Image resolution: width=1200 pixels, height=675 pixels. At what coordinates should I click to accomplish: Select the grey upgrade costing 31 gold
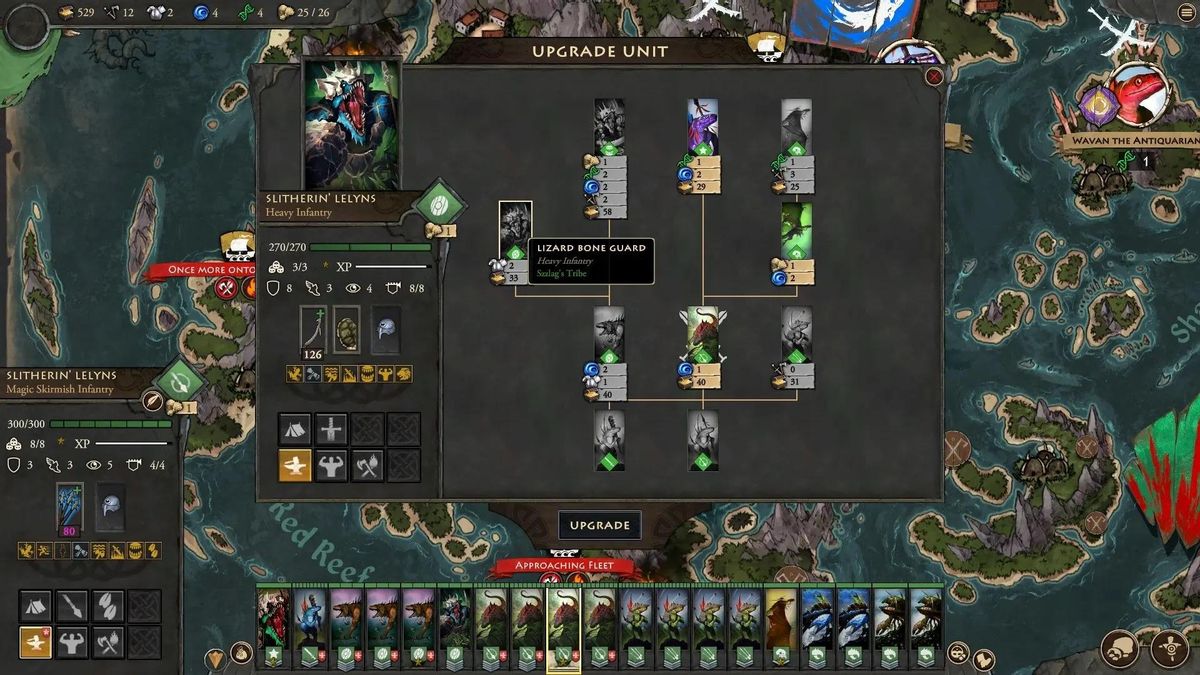(x=796, y=334)
